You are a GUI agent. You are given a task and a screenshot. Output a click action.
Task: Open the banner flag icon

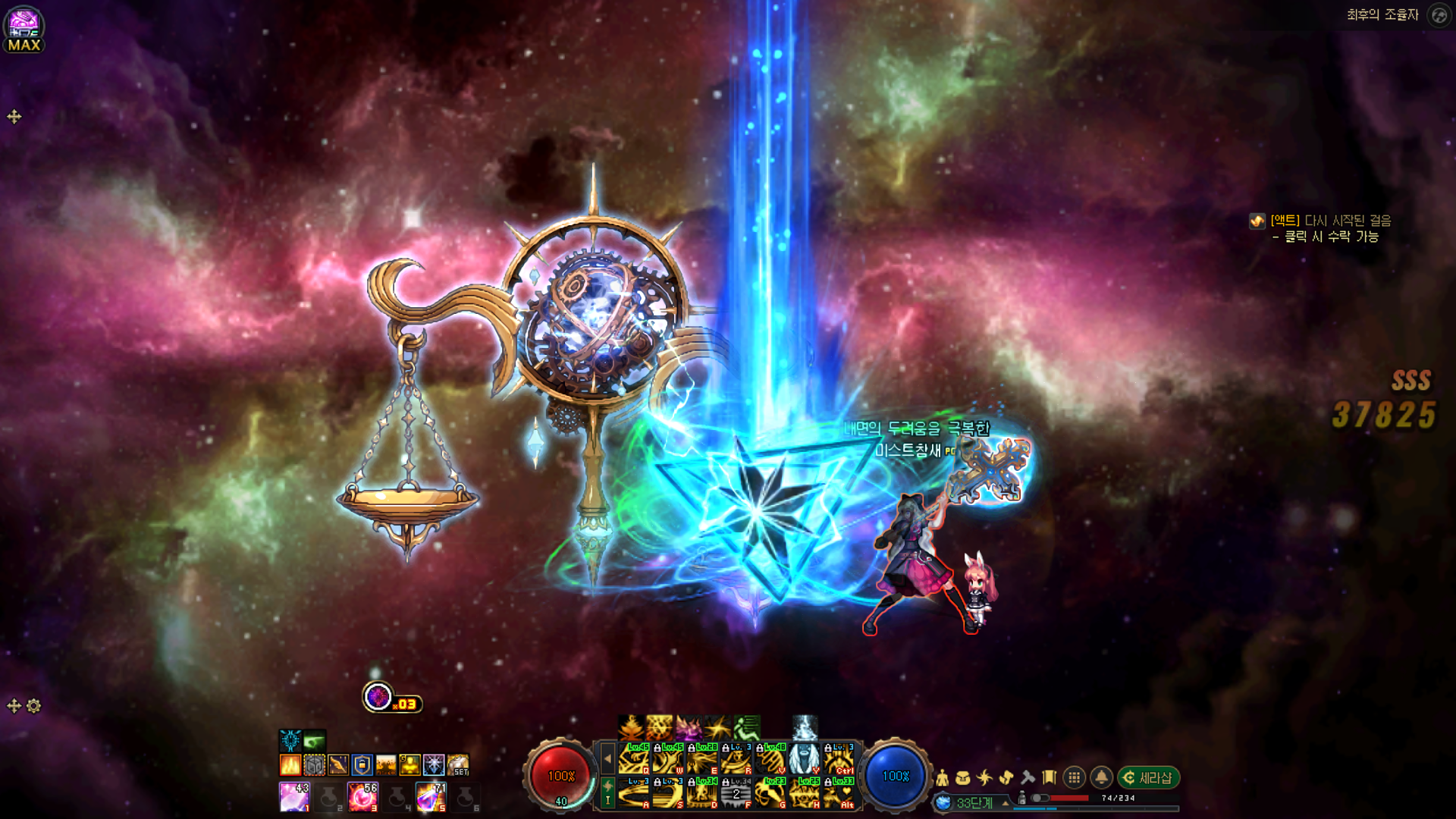1050,778
